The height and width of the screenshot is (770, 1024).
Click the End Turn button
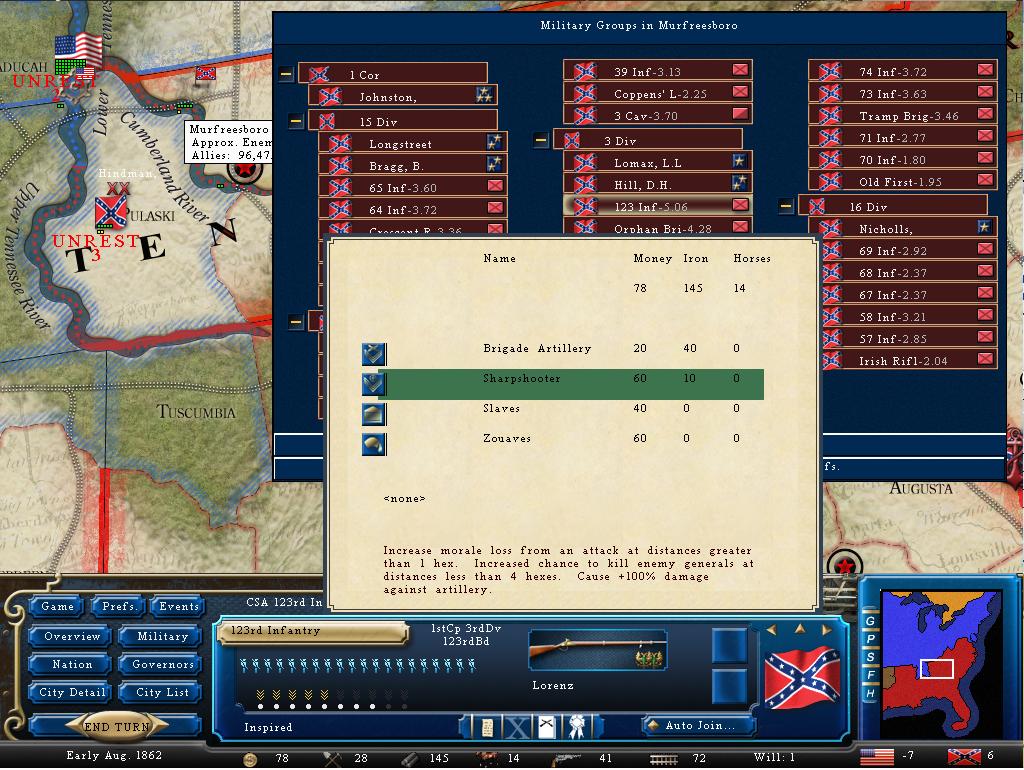pyautogui.click(x=117, y=727)
